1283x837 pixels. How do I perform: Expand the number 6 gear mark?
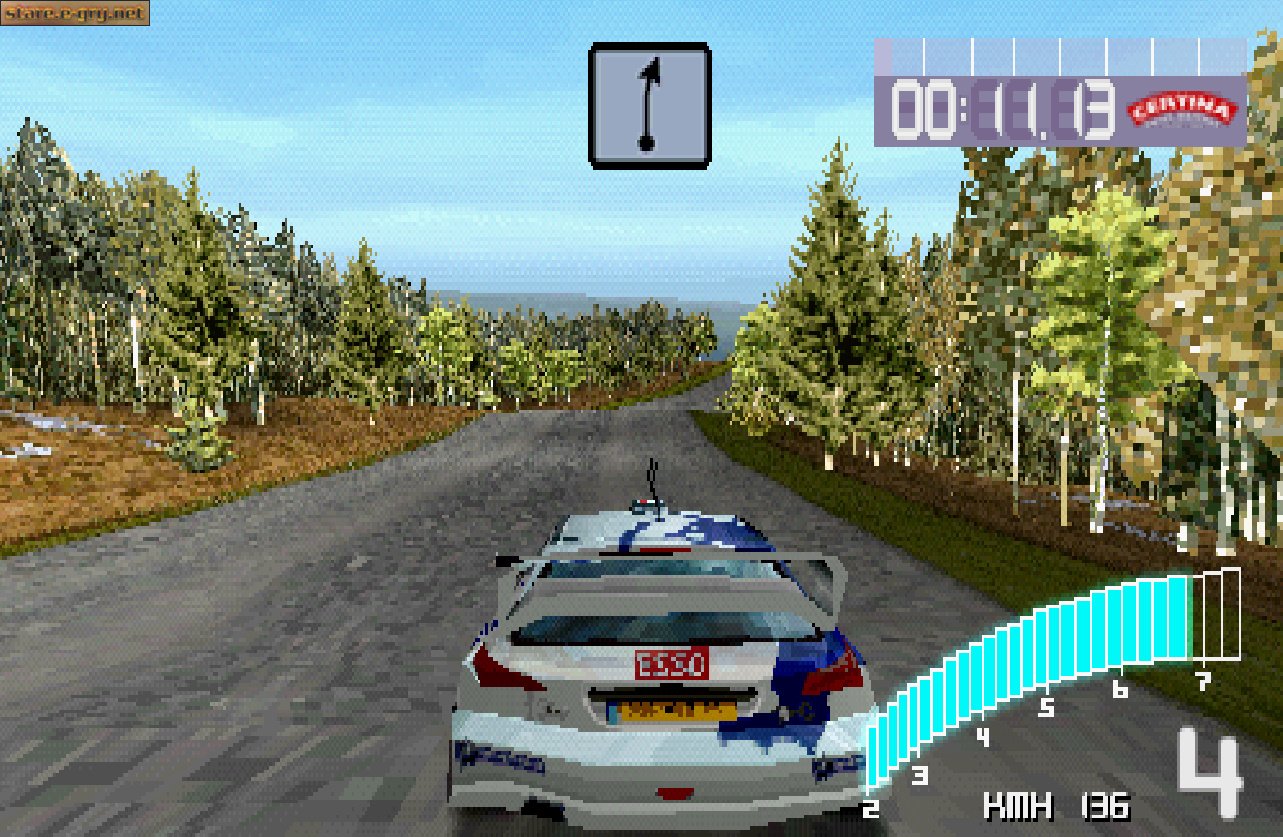coord(1118,688)
